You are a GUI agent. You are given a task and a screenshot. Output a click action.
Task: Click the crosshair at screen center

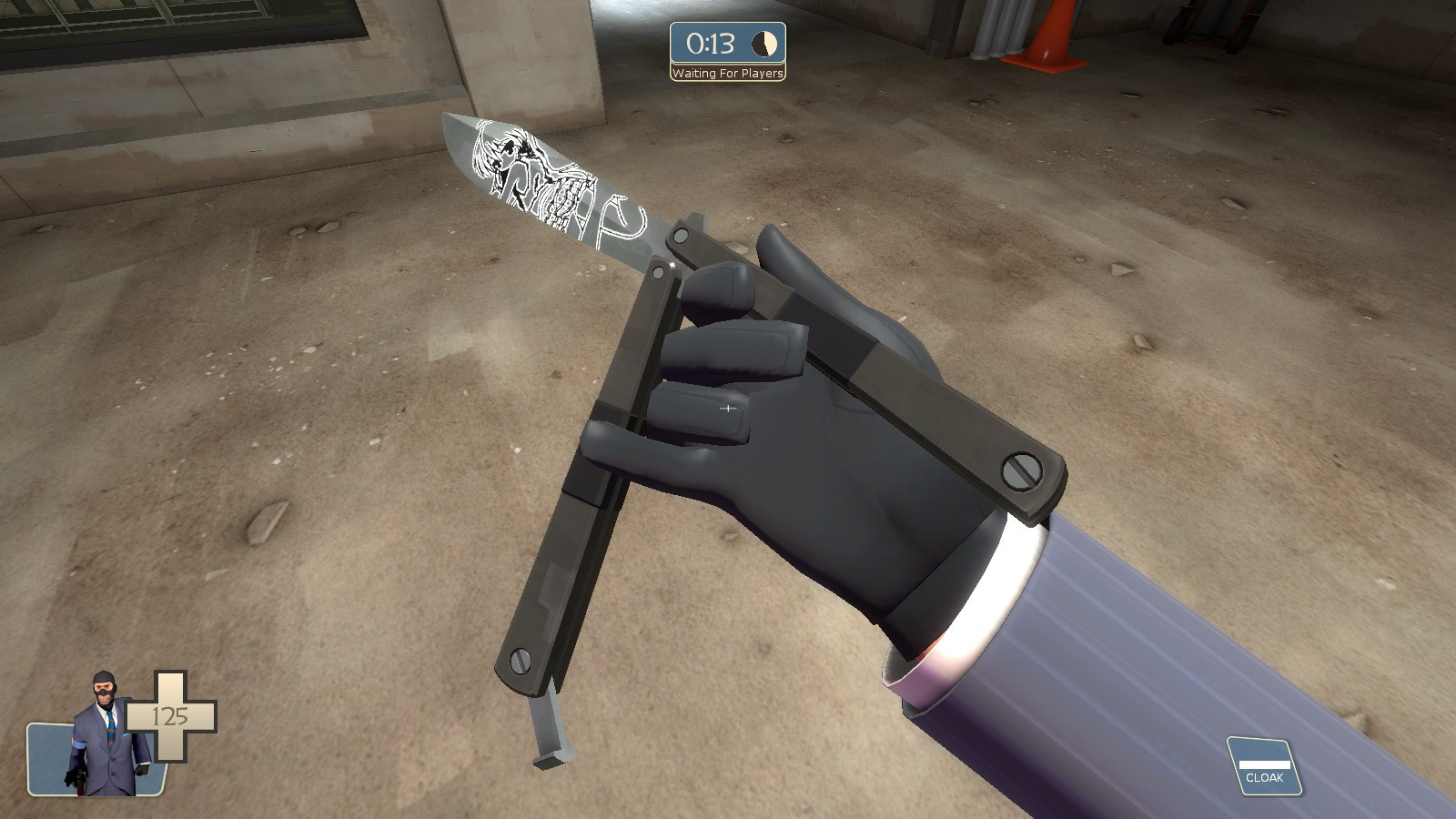728,409
